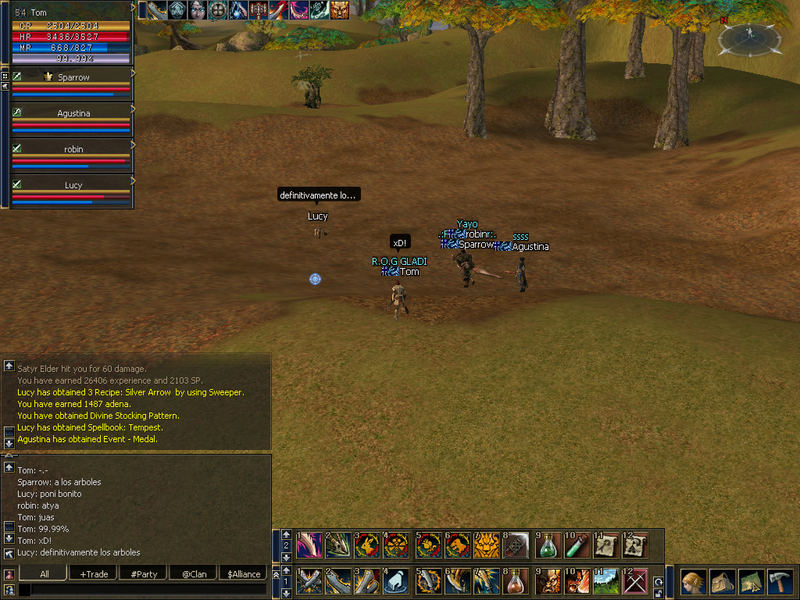Use the orange potion flask on lower hotbar
800x600 pixels.
tap(516, 581)
